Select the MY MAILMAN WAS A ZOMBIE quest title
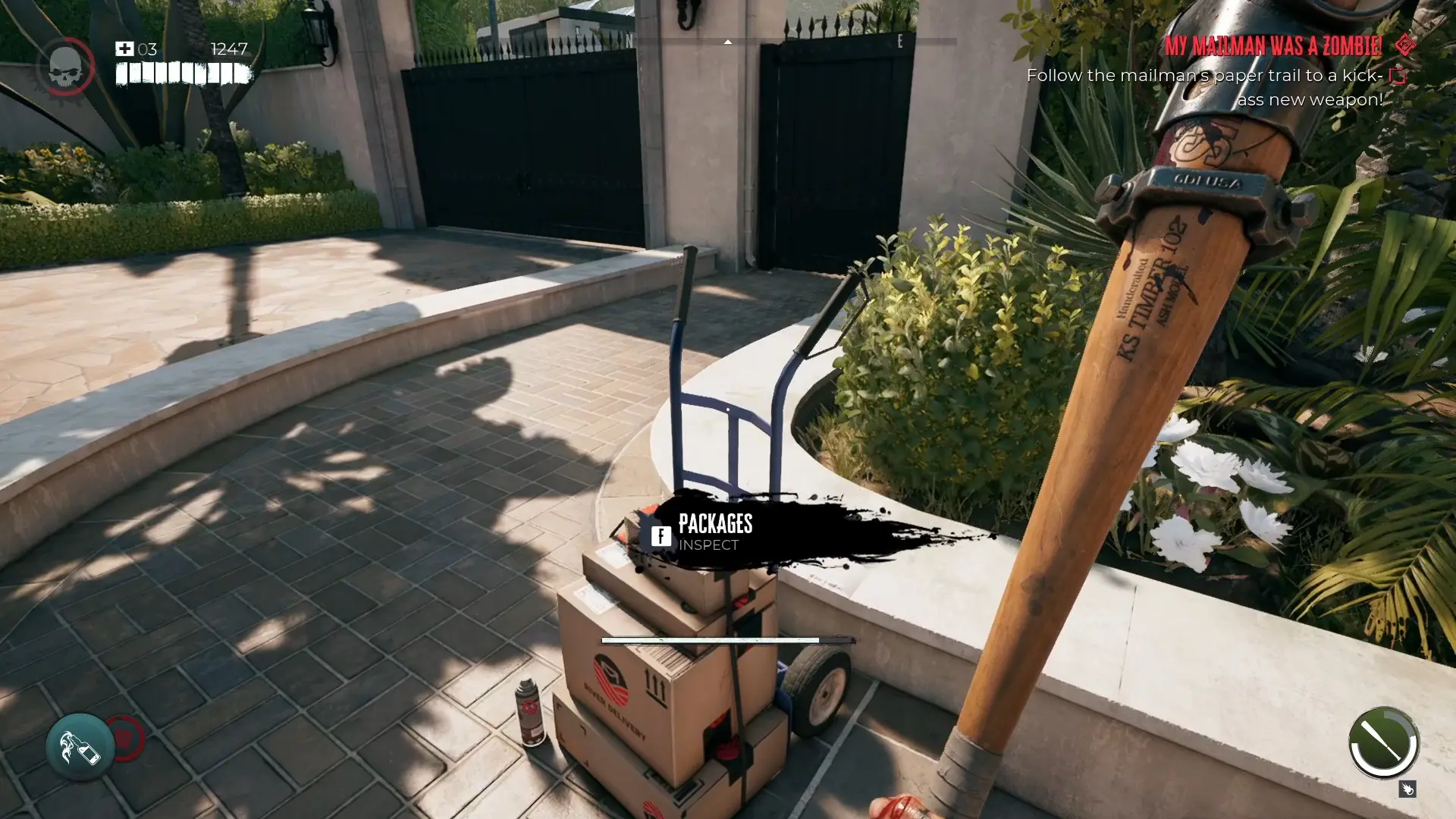 click(x=1274, y=46)
